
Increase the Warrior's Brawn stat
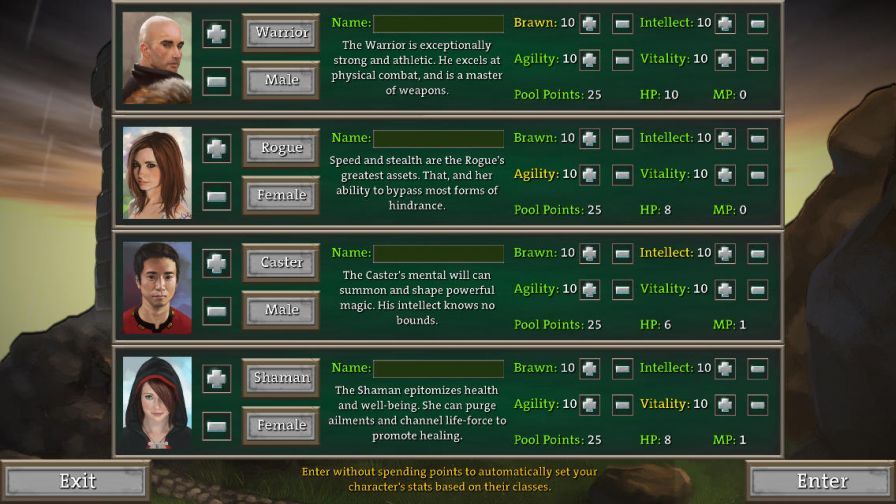590,23
